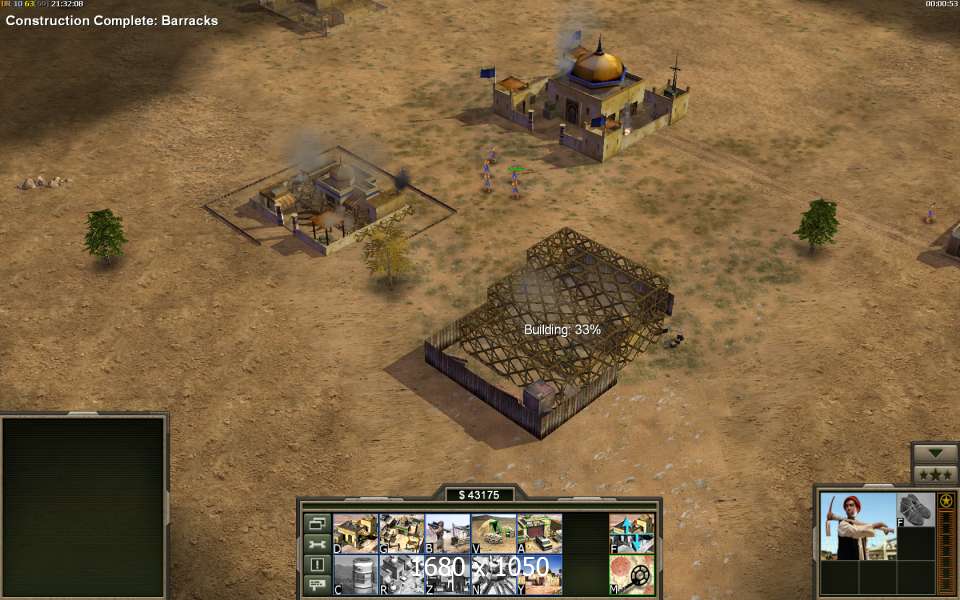Select the yellow building icon labeled D
The width and height of the screenshot is (960, 600).
click(x=355, y=533)
